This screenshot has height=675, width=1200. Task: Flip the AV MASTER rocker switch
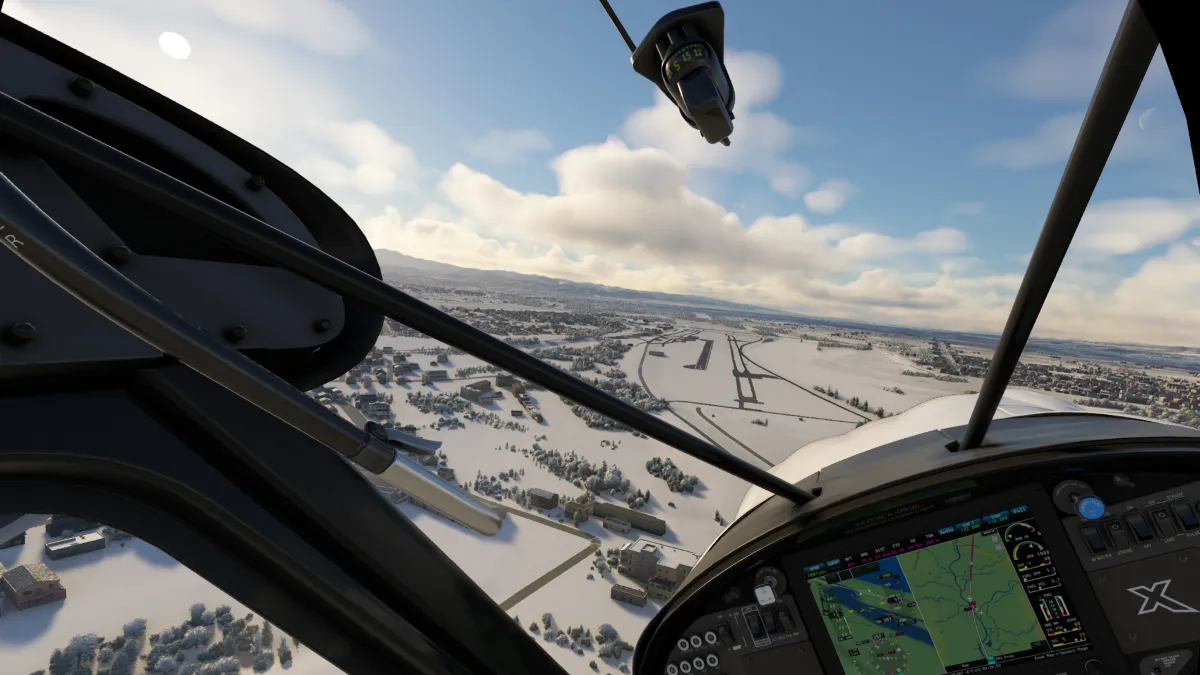click(1094, 539)
